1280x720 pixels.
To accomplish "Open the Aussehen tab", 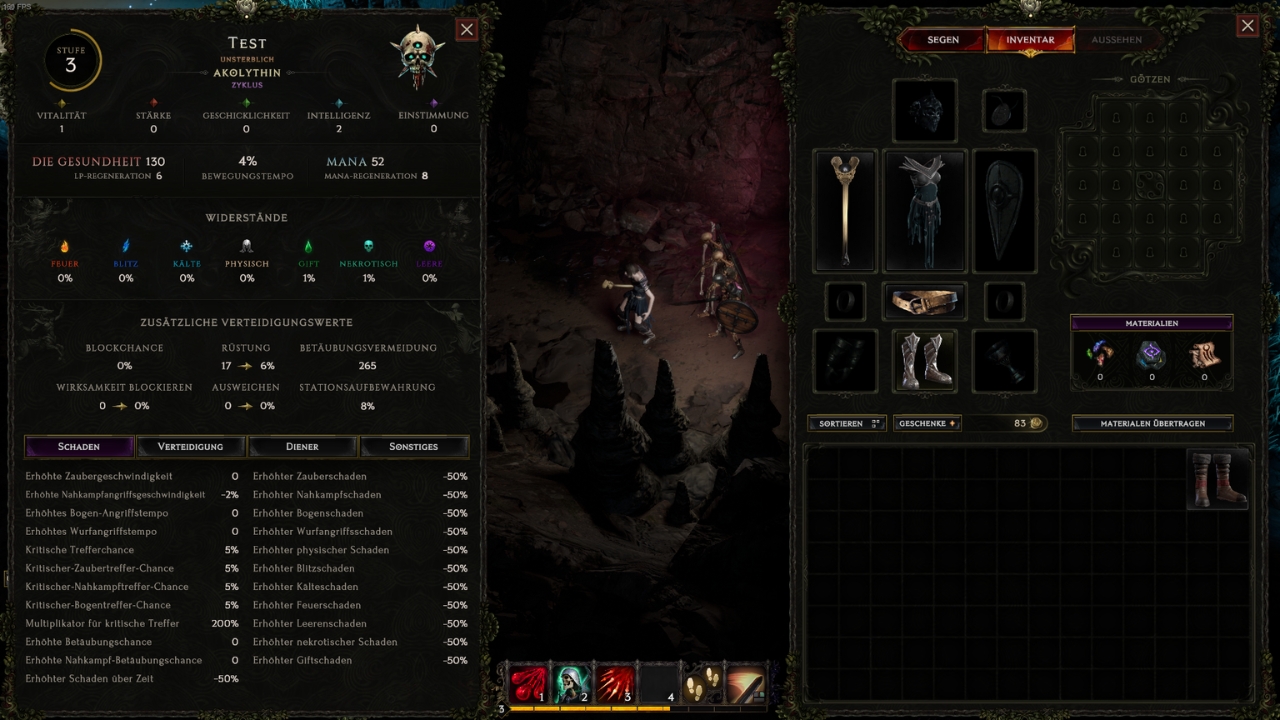I will 1116,40.
